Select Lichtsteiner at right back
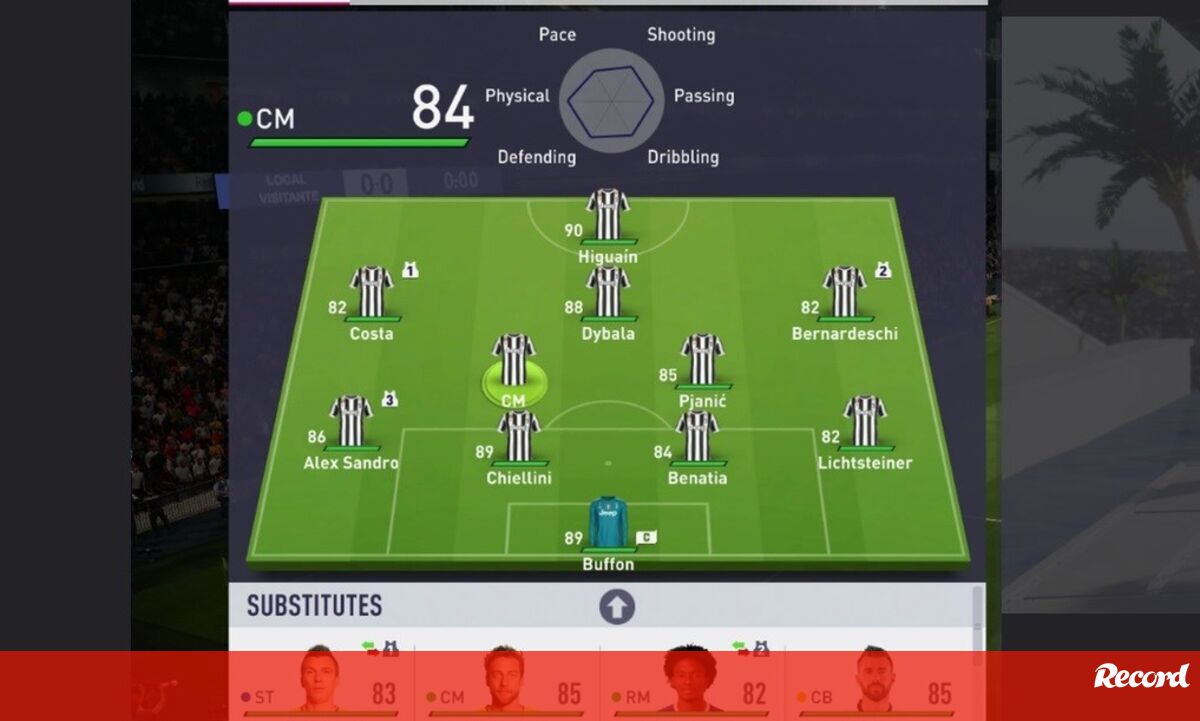Image resolution: width=1200 pixels, height=721 pixels. pos(865,422)
